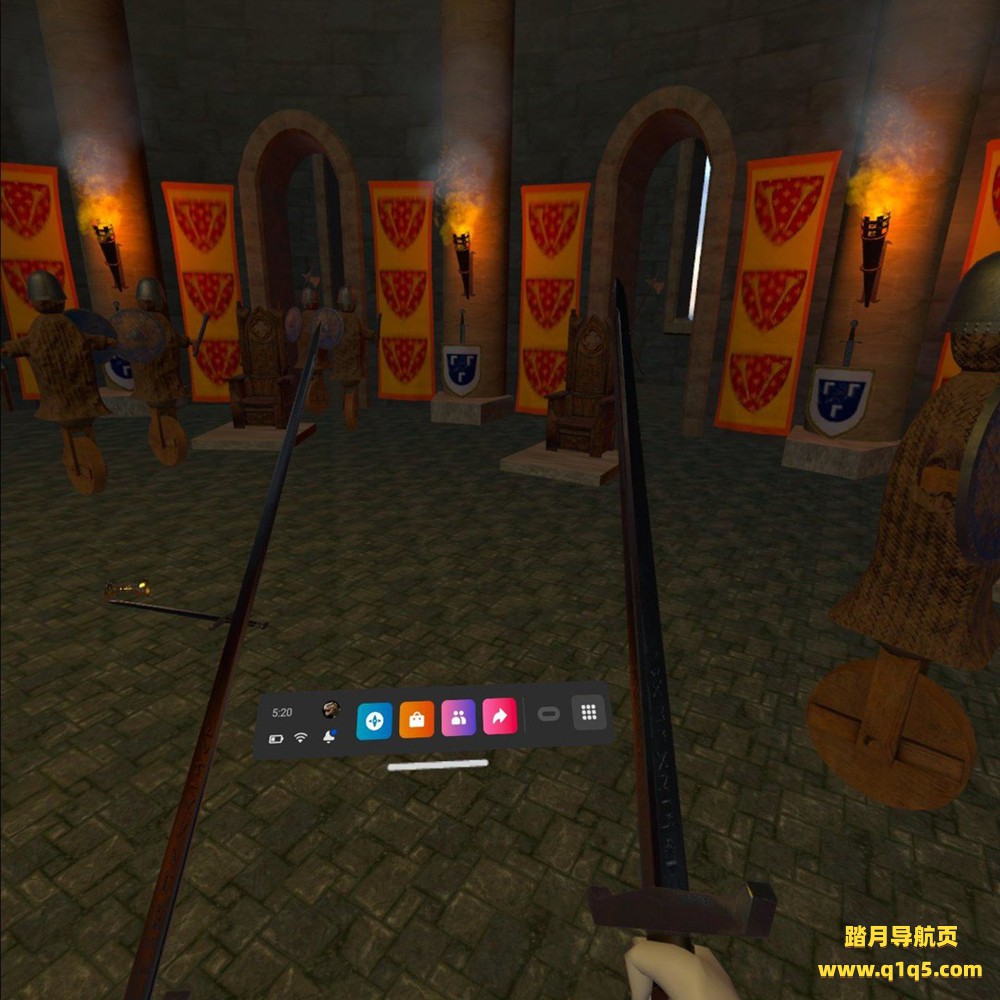
Task: Open the profile avatar picture
Action: click(x=331, y=710)
